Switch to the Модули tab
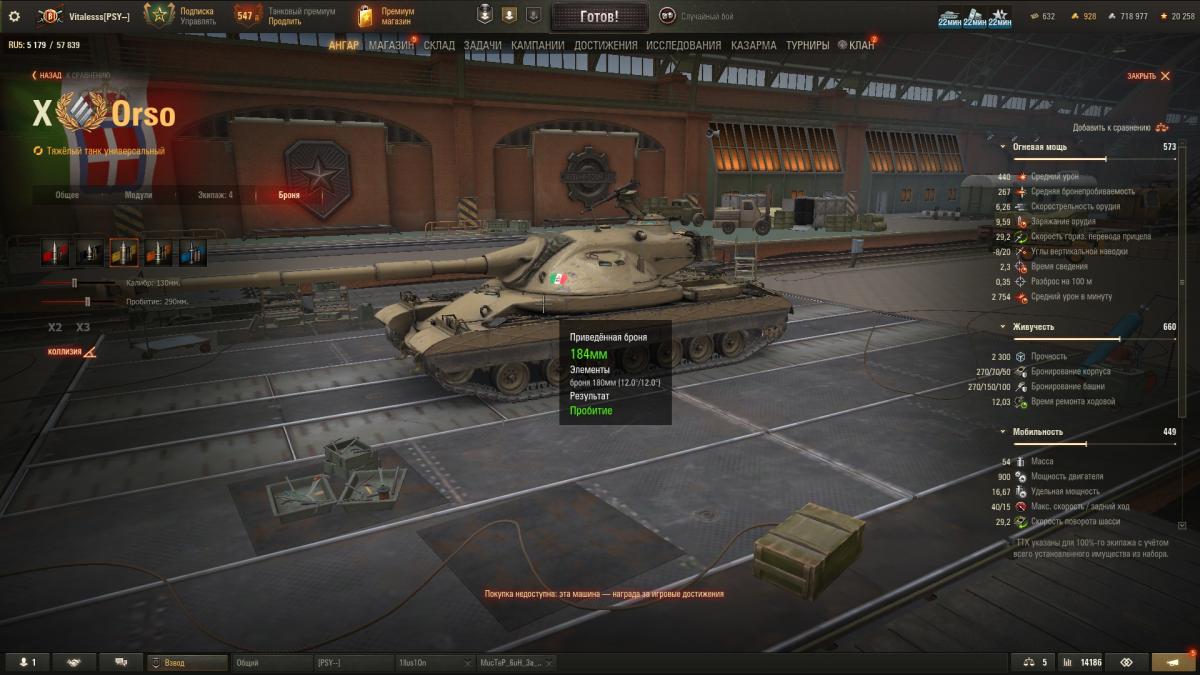The height and width of the screenshot is (675, 1200). 138,195
